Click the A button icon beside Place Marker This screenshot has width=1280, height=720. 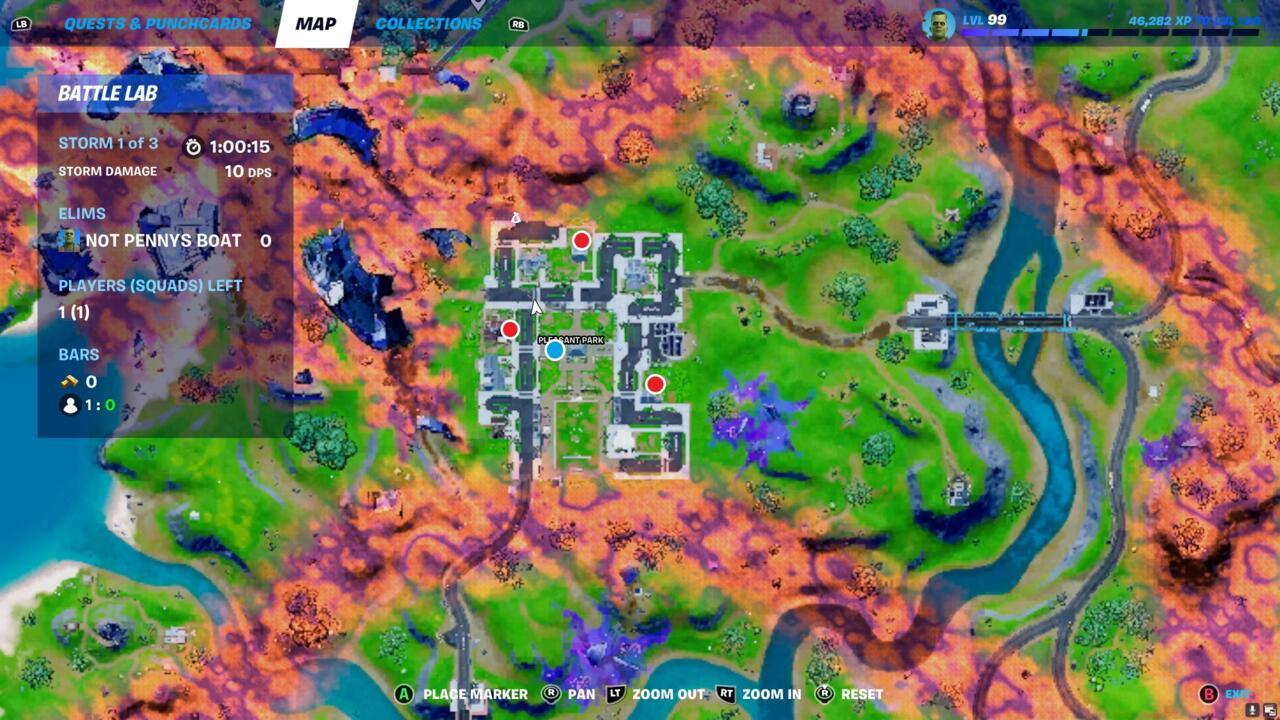[x=404, y=693]
